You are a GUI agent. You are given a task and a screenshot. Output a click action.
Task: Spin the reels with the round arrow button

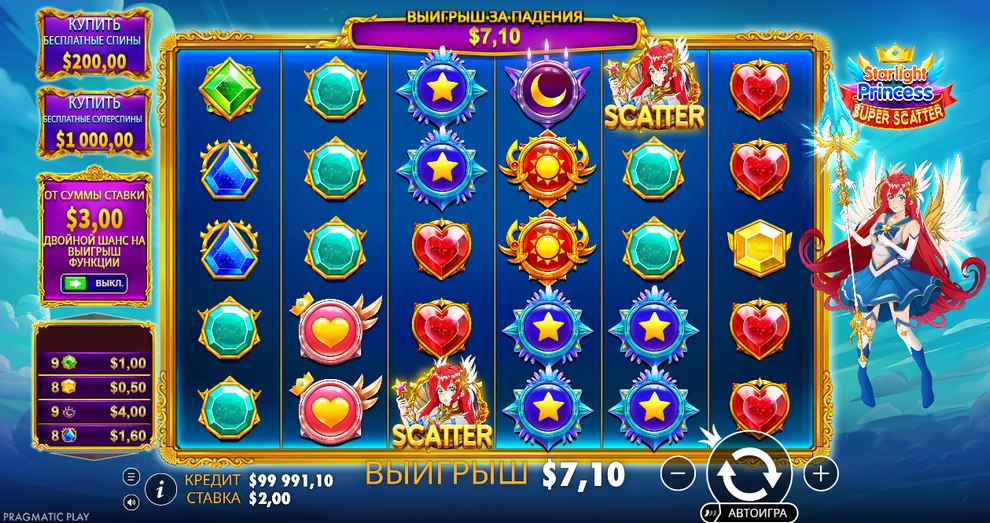click(742, 471)
